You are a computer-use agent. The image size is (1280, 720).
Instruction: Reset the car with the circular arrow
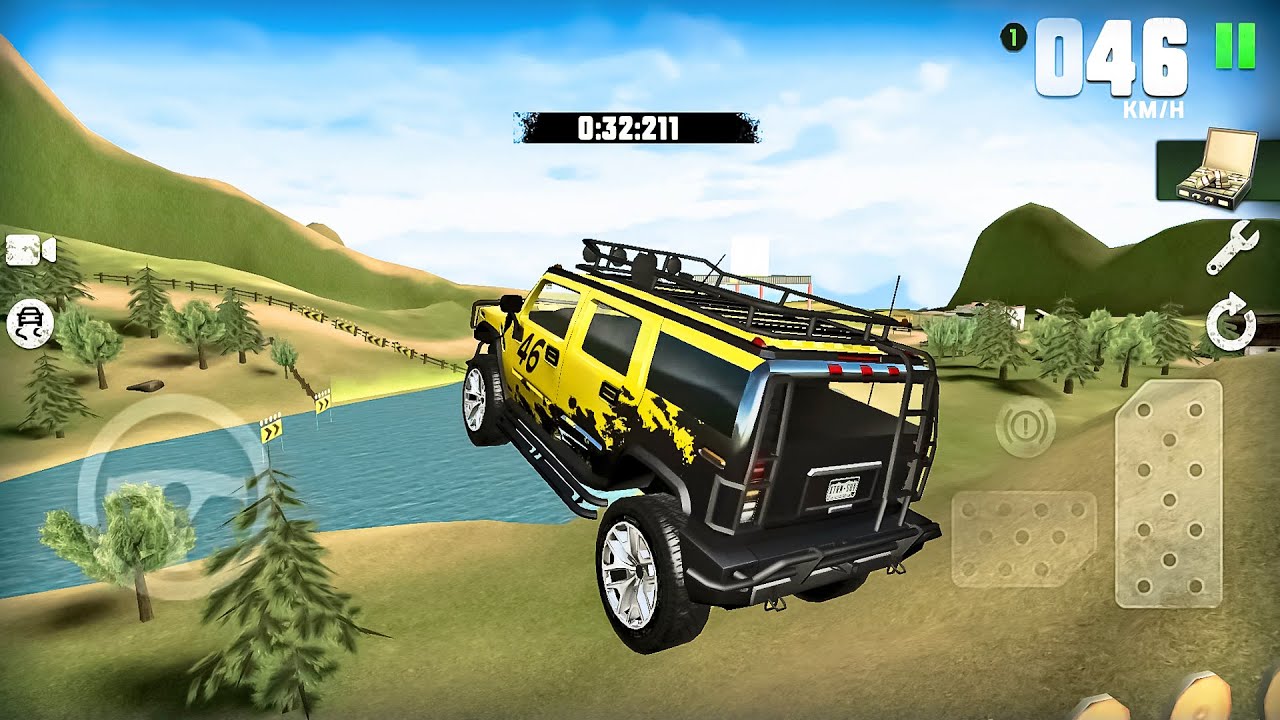point(1230,324)
